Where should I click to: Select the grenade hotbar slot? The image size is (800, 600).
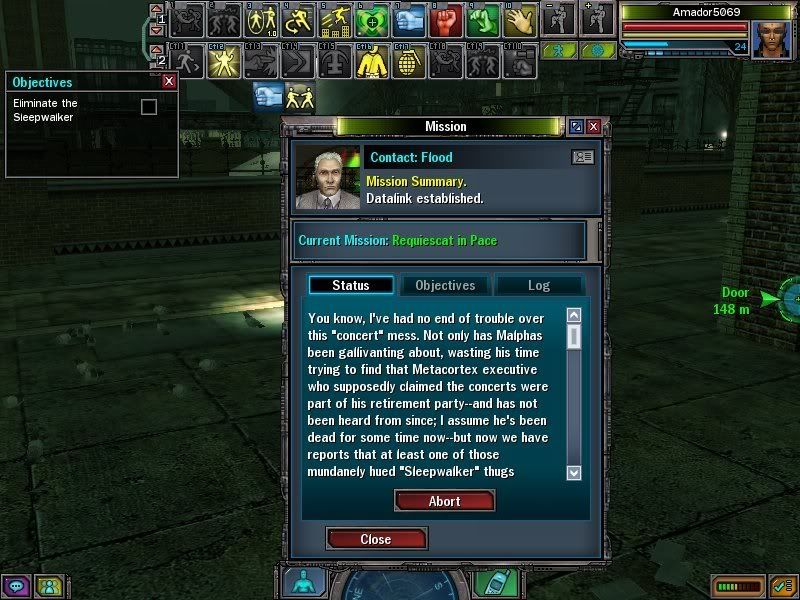click(x=409, y=62)
